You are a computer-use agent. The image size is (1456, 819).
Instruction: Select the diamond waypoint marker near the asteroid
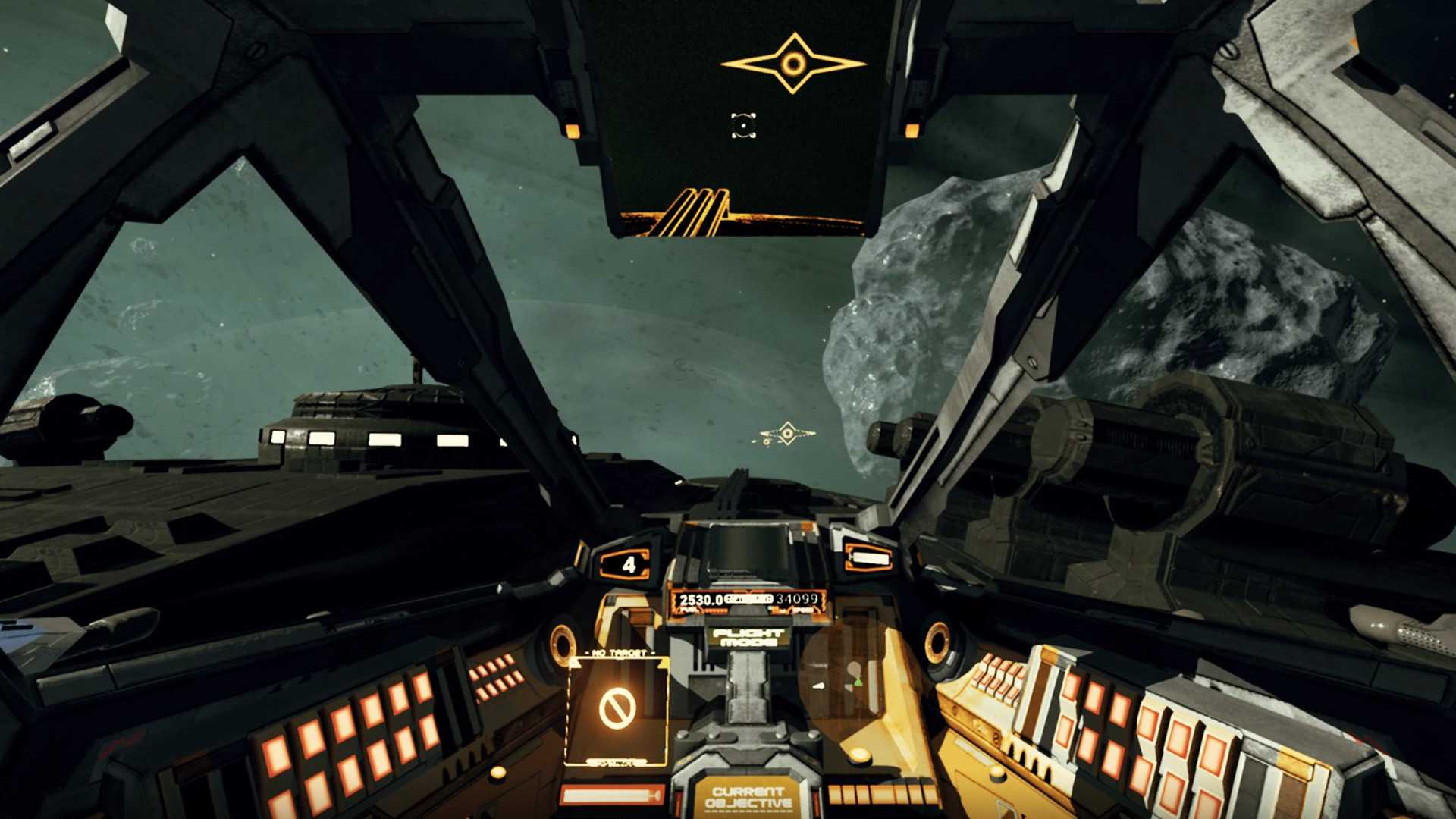(x=788, y=434)
